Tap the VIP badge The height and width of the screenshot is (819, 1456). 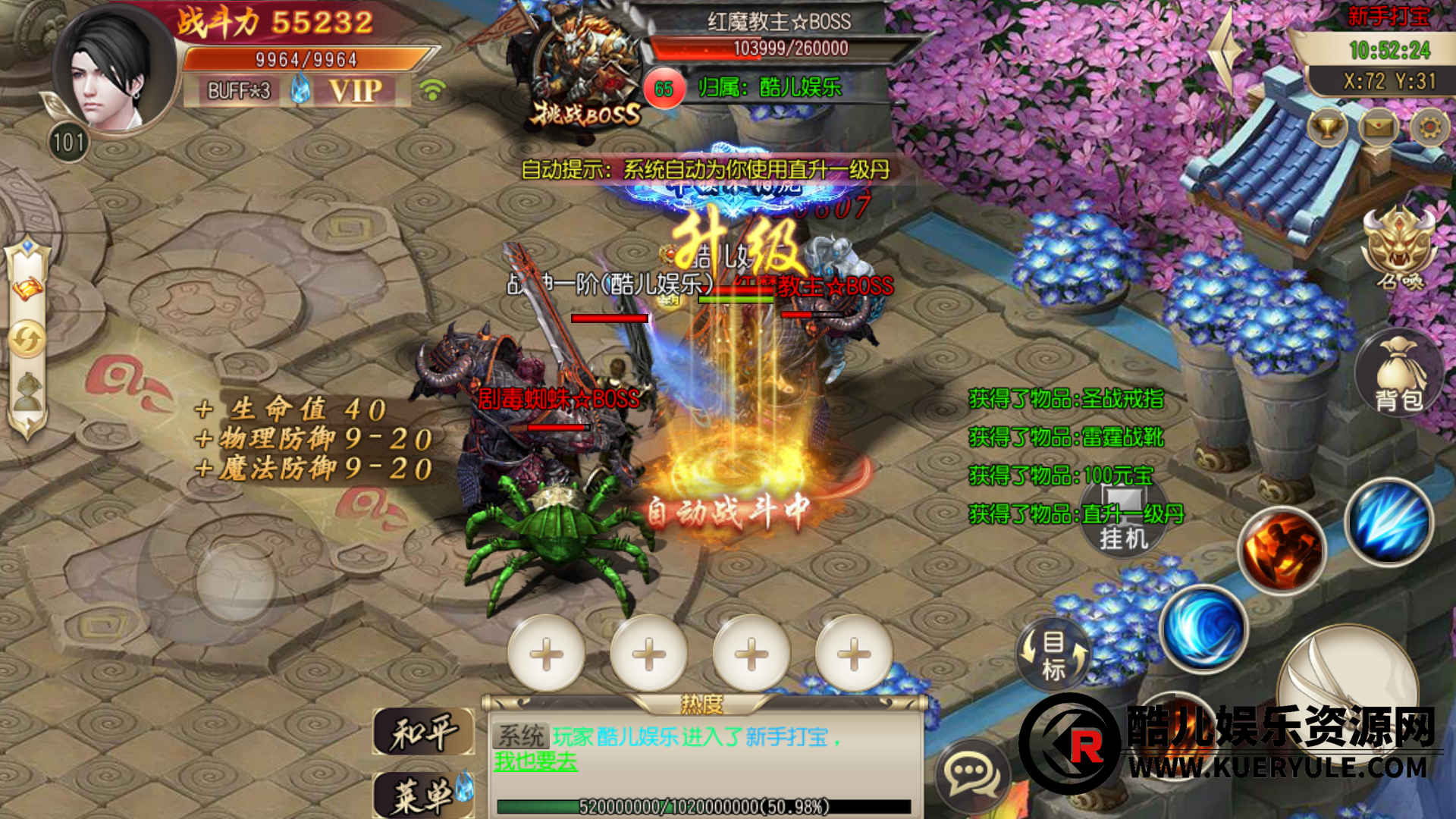tap(355, 91)
